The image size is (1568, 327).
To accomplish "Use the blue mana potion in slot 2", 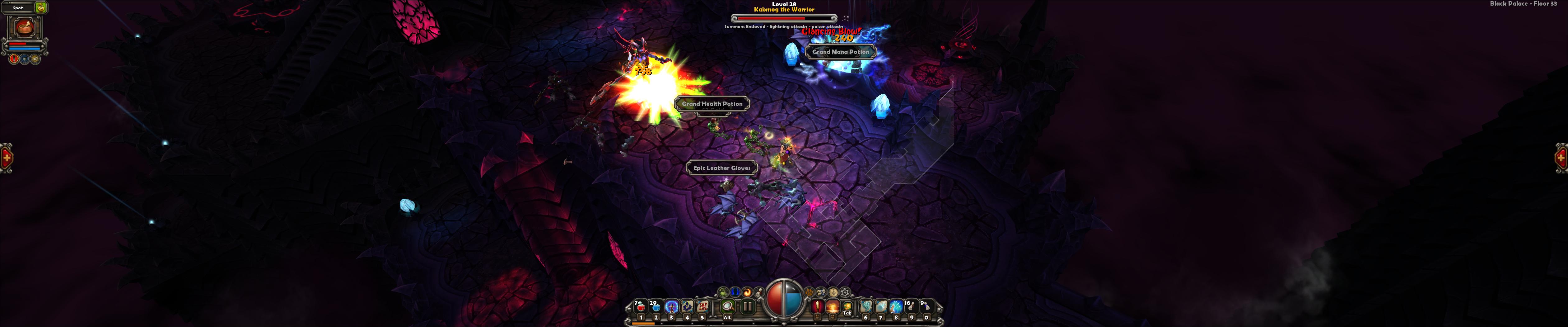I will coord(656,307).
